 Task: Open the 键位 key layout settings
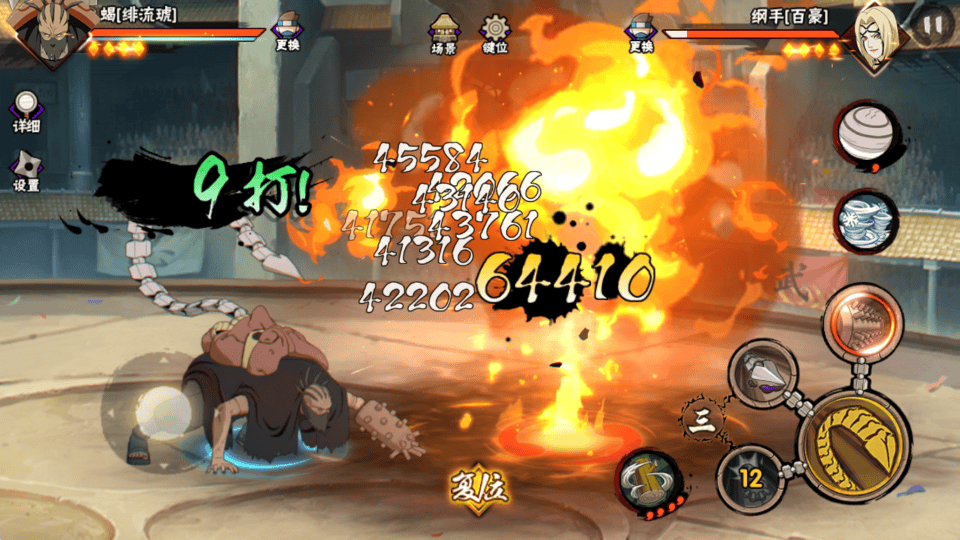tap(494, 34)
